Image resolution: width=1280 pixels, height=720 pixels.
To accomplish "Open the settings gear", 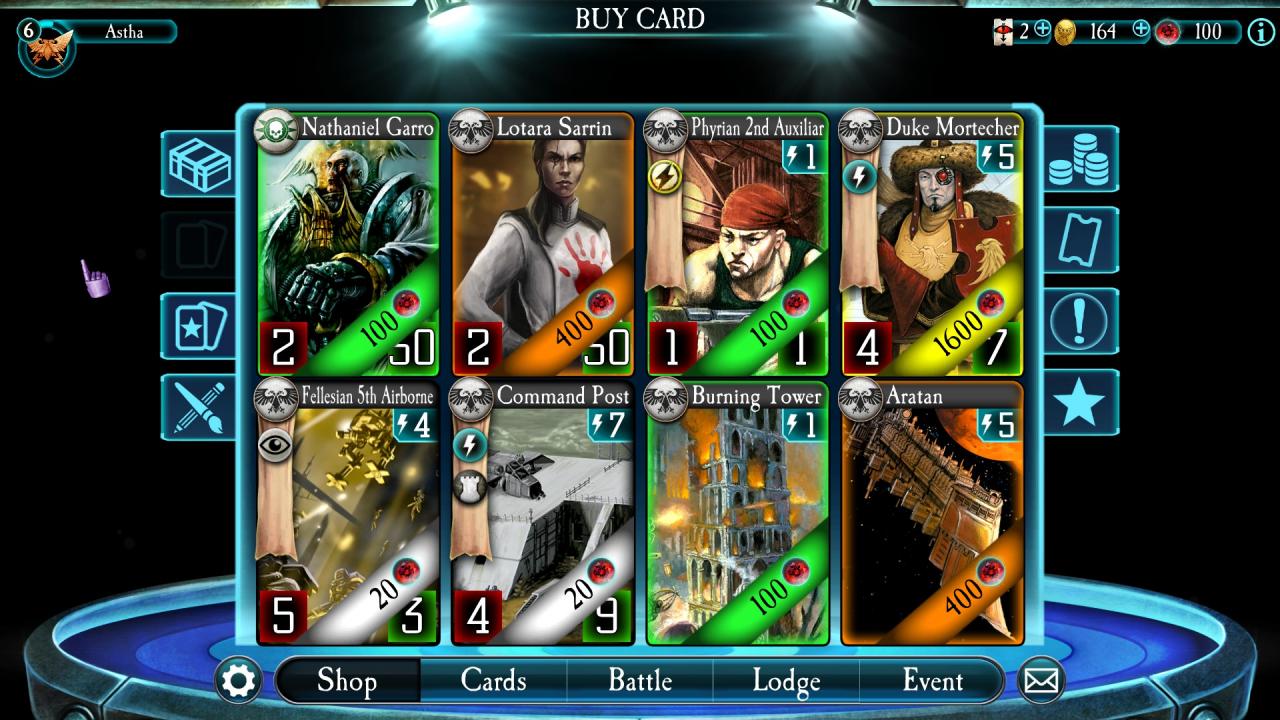I will click(x=239, y=681).
